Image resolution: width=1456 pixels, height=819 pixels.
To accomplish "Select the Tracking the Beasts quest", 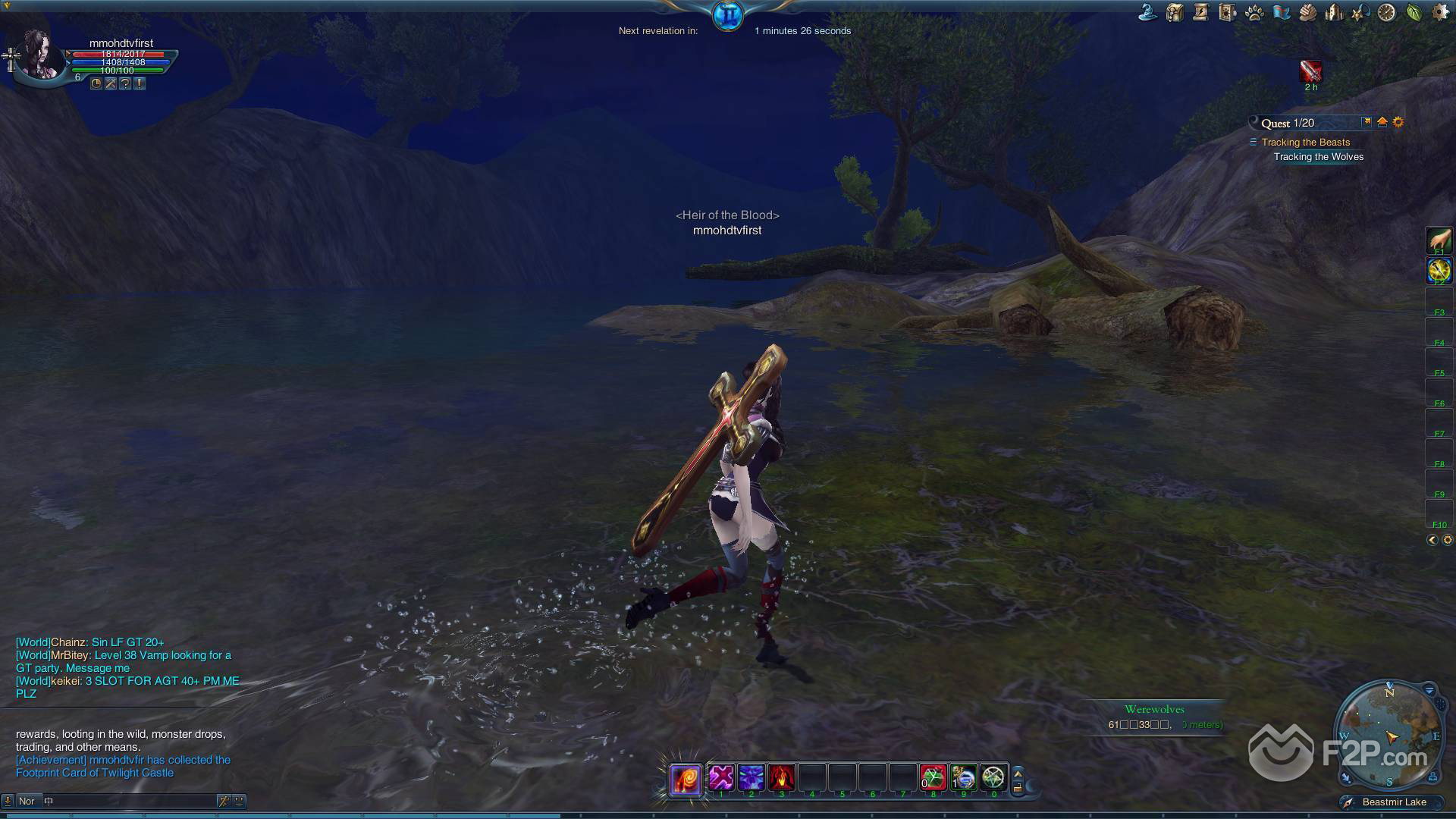I will click(1305, 142).
